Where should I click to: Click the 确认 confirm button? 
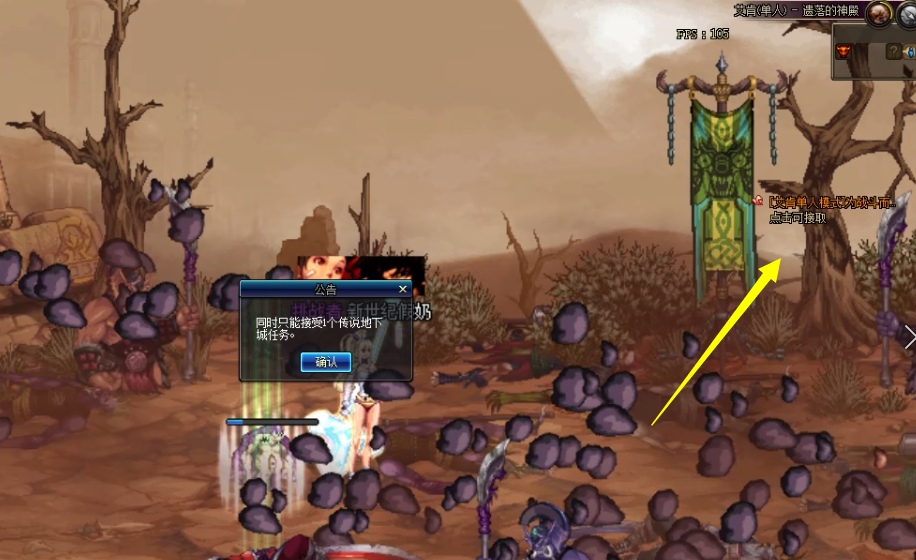pos(326,361)
